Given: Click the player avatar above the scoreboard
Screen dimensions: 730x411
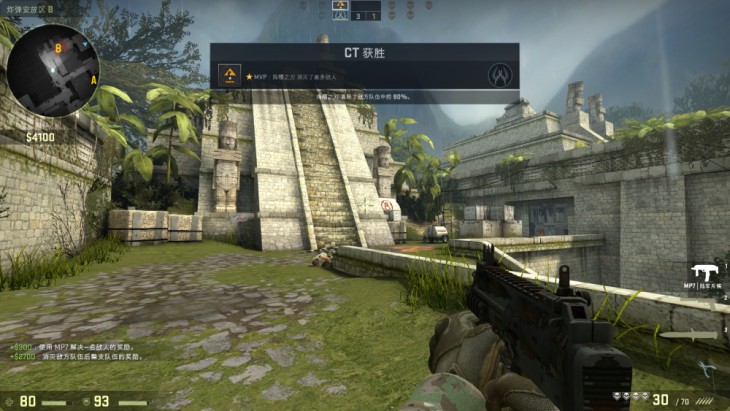Looking at the screenshot, I should (x=340, y=5).
